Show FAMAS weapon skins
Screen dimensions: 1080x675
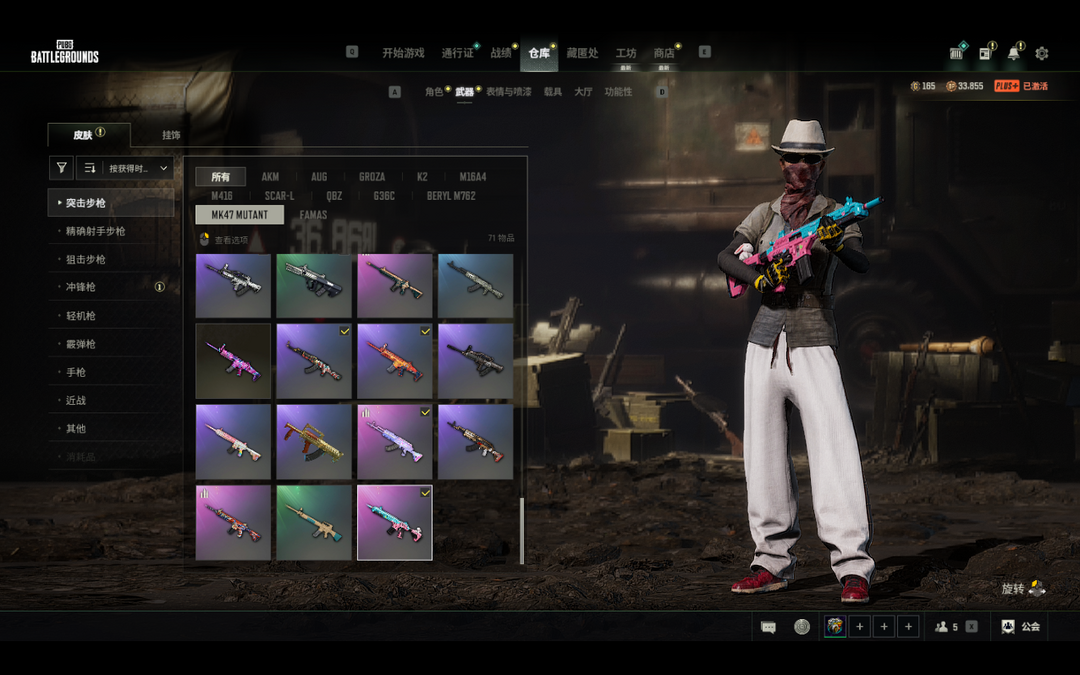pos(313,215)
